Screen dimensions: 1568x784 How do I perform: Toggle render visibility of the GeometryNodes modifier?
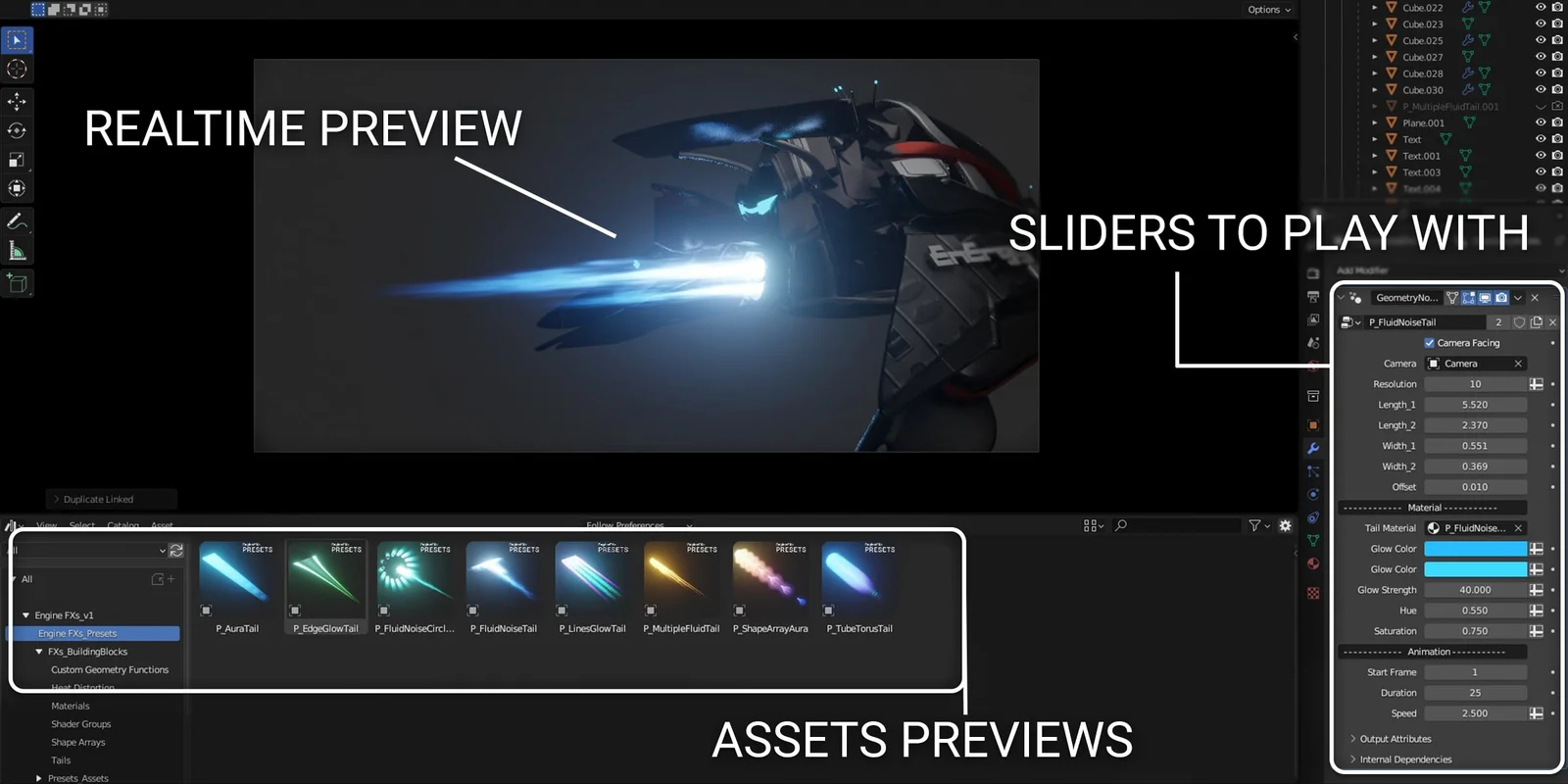tap(1501, 297)
